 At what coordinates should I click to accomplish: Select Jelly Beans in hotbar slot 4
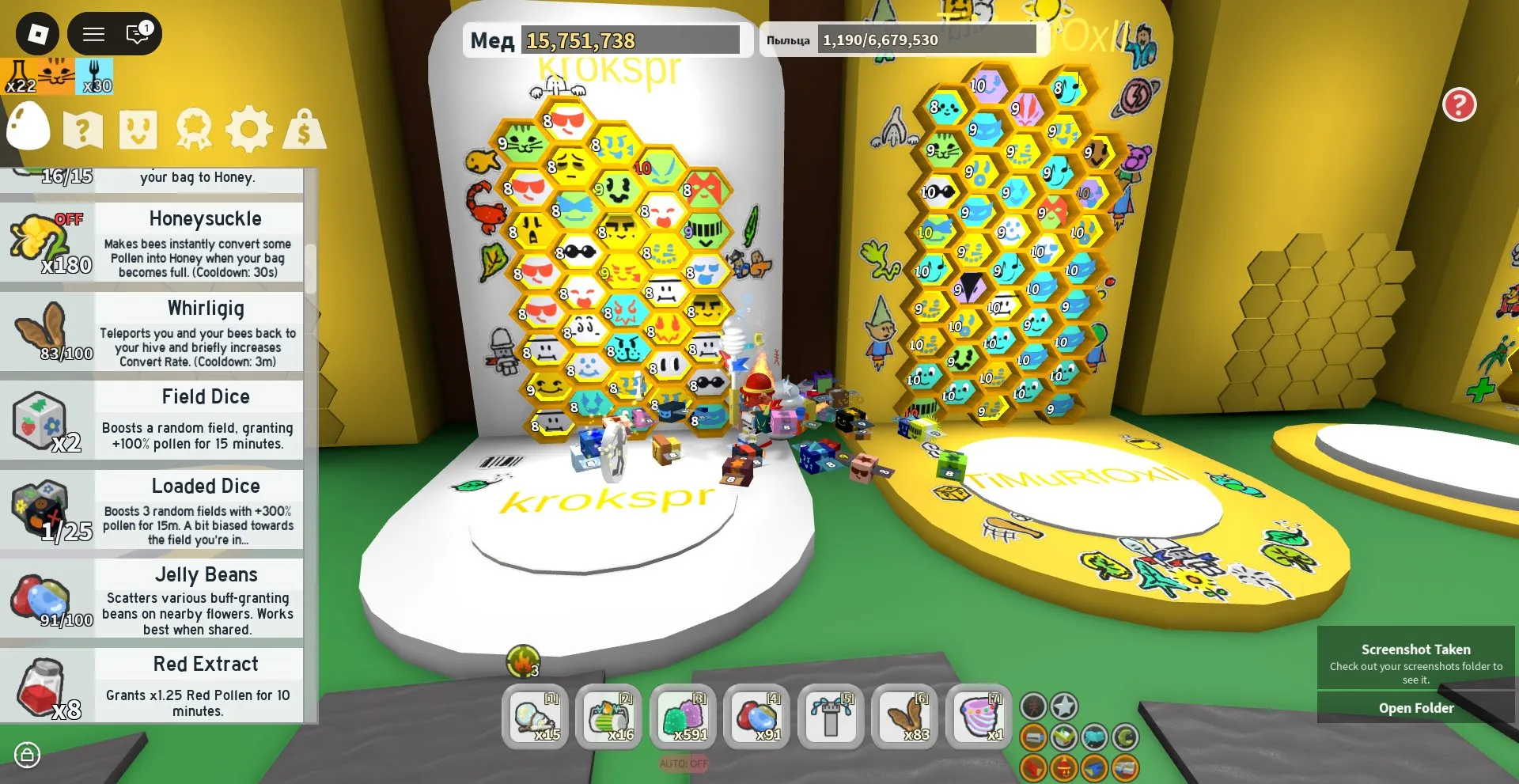pos(757,718)
